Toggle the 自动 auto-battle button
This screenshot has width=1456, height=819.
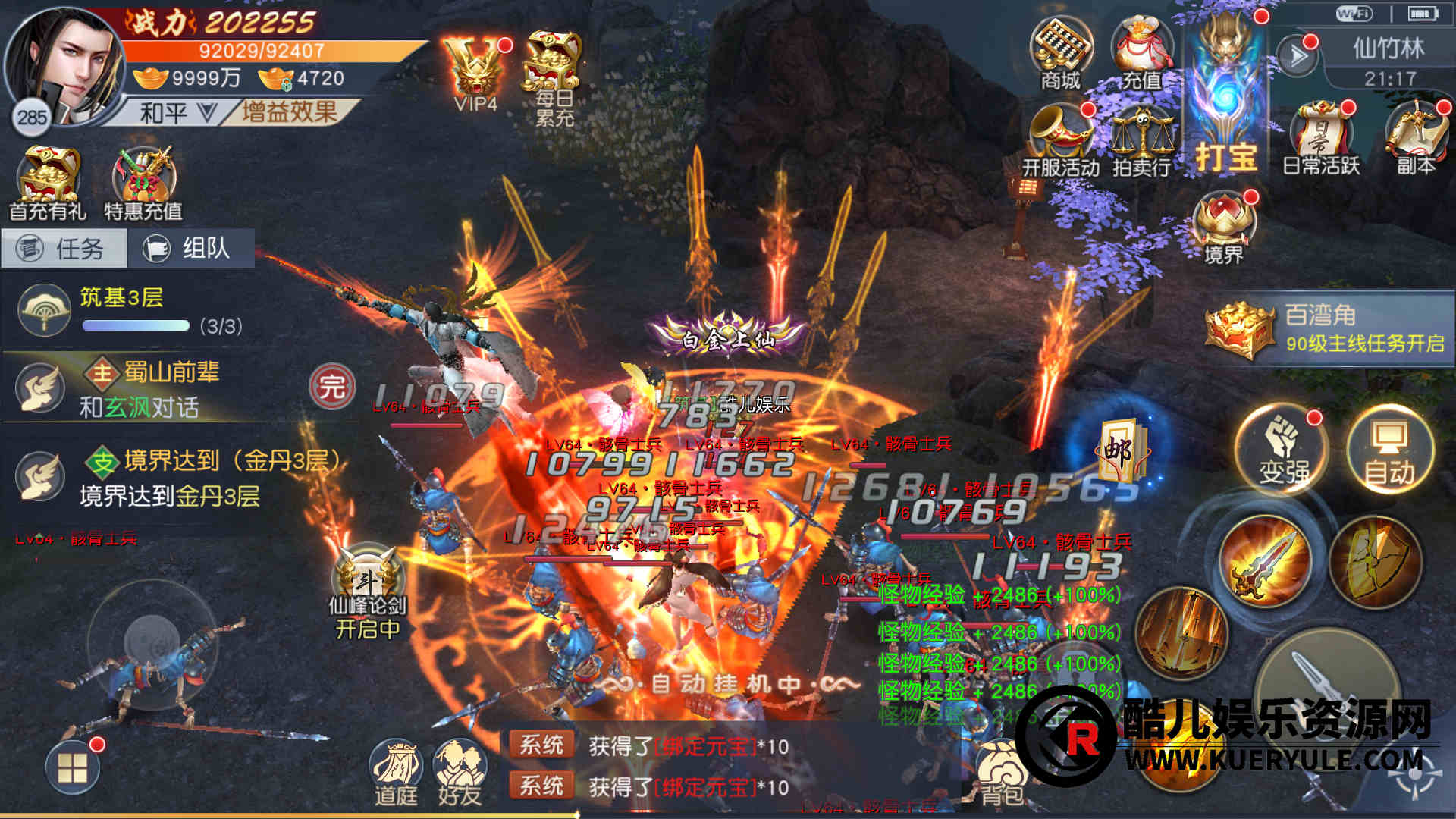tap(1389, 451)
